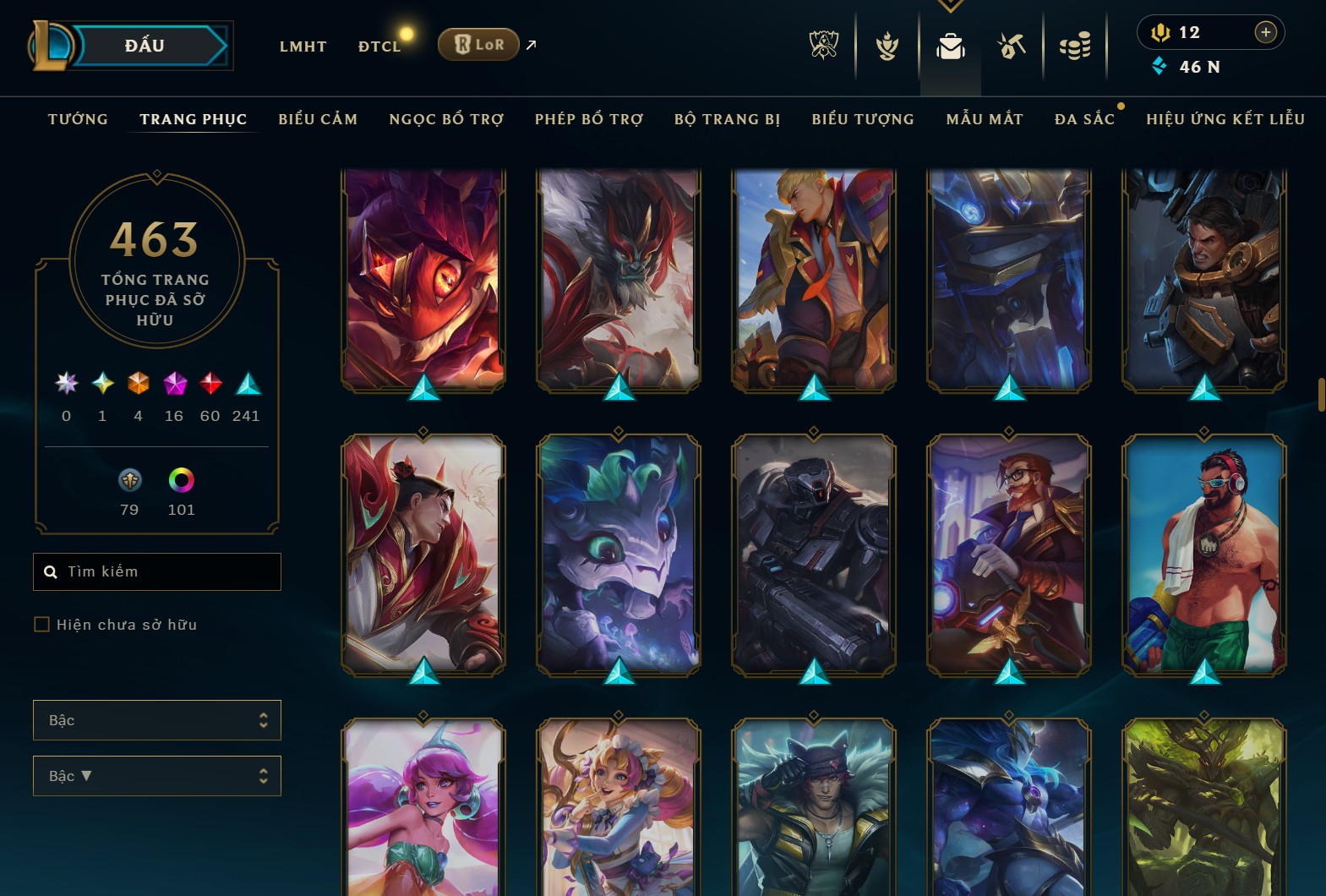Open the 'Bậc ▼' sort order dropdown

point(156,775)
